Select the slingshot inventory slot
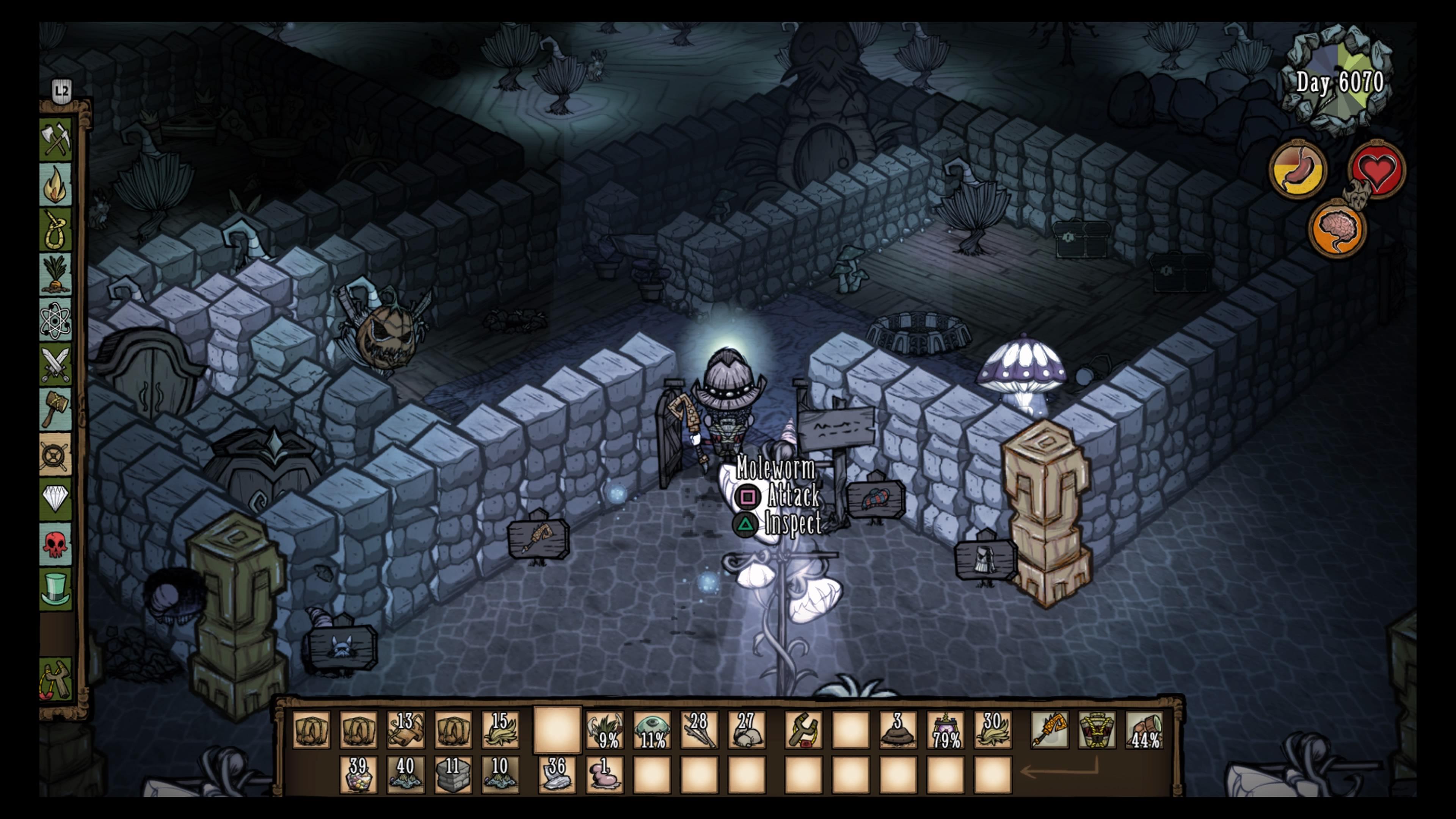The width and height of the screenshot is (1456, 819). point(803,730)
